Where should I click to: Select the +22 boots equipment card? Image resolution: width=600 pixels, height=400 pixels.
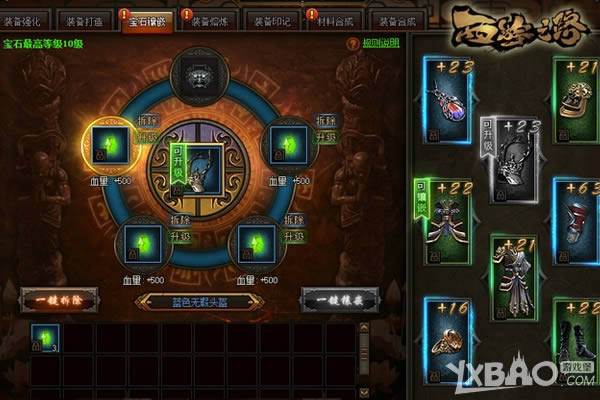coord(576,332)
